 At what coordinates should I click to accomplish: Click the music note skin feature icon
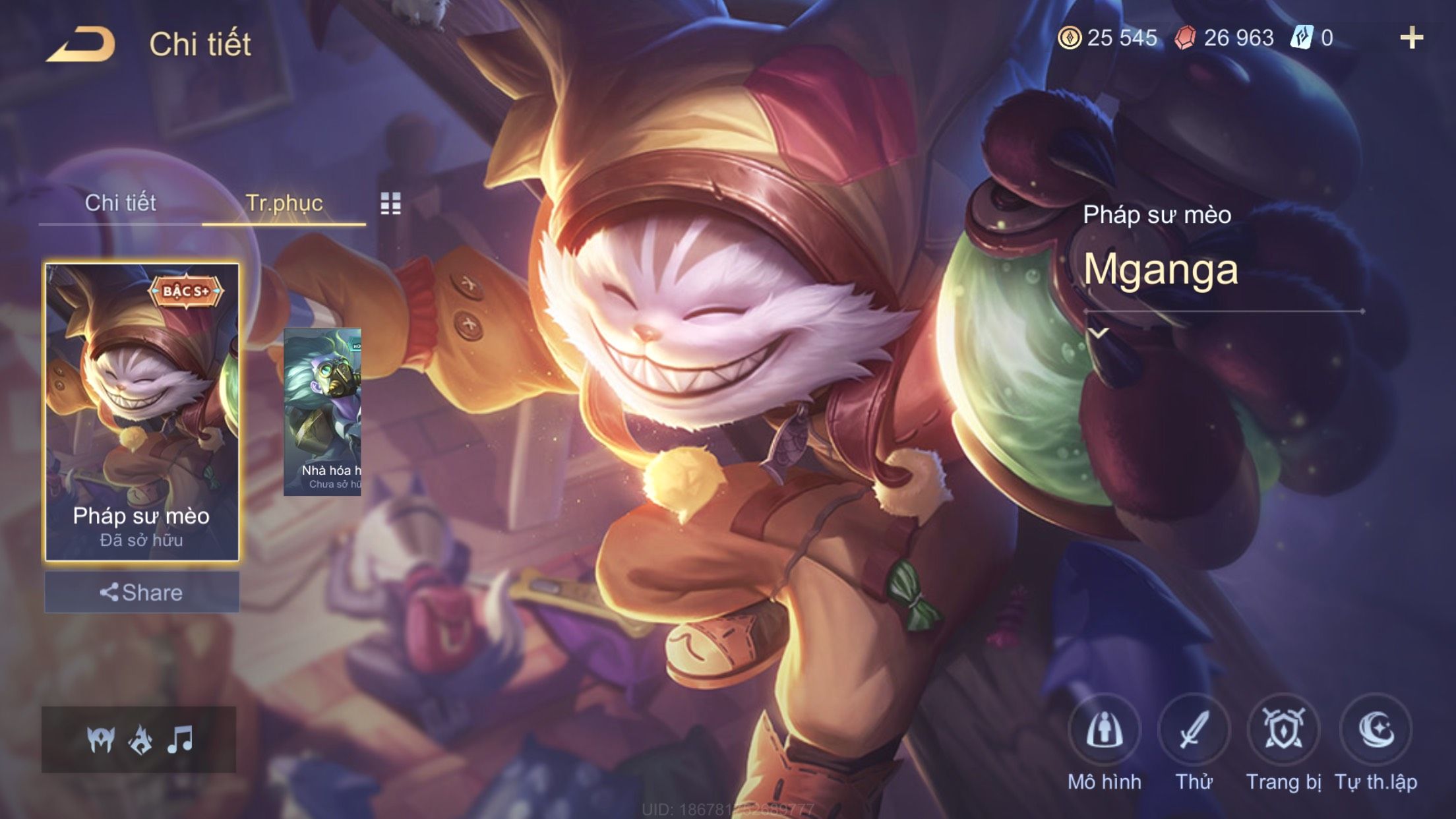180,740
